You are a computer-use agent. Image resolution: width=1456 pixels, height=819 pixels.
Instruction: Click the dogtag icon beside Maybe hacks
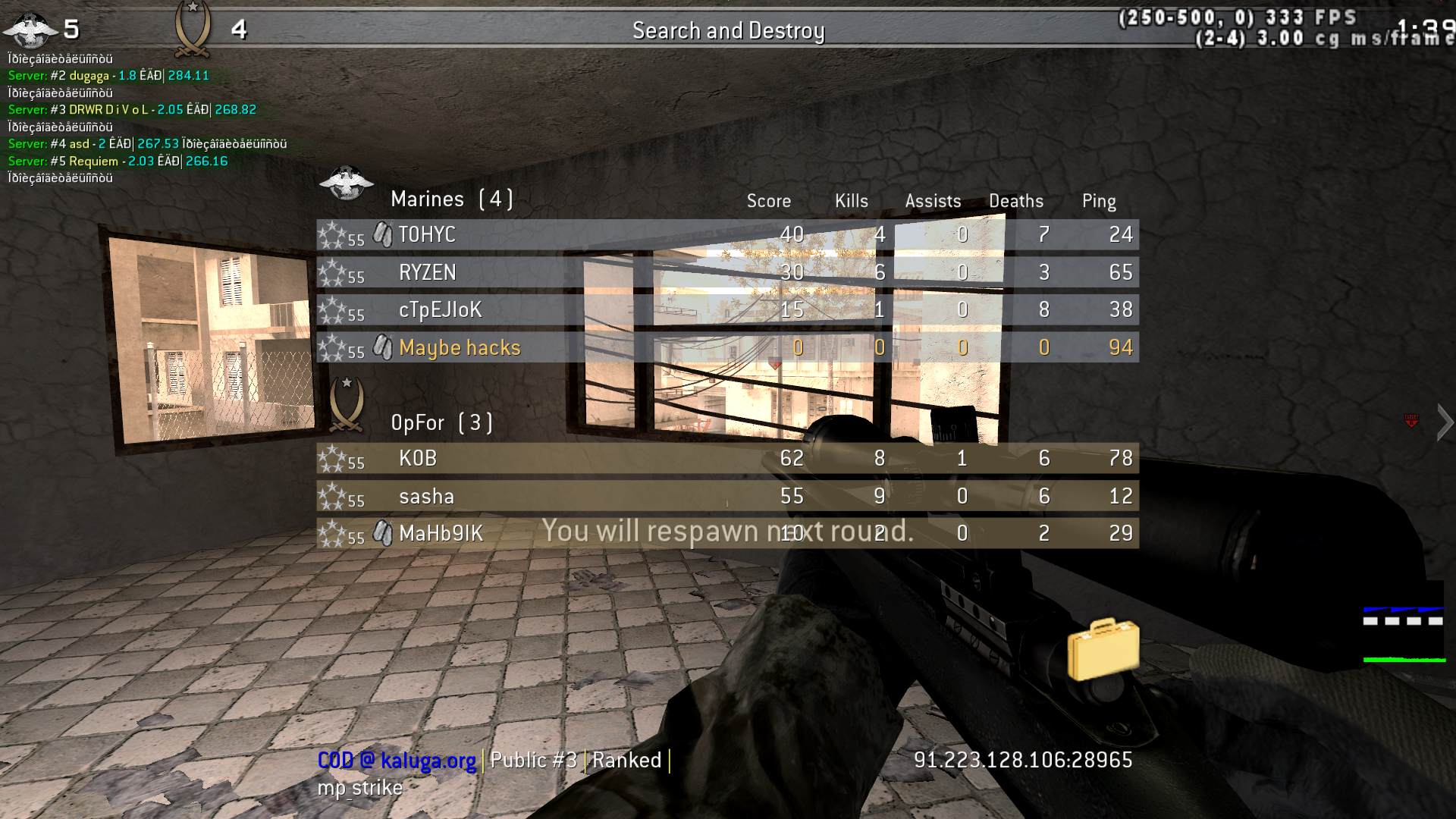tap(382, 347)
